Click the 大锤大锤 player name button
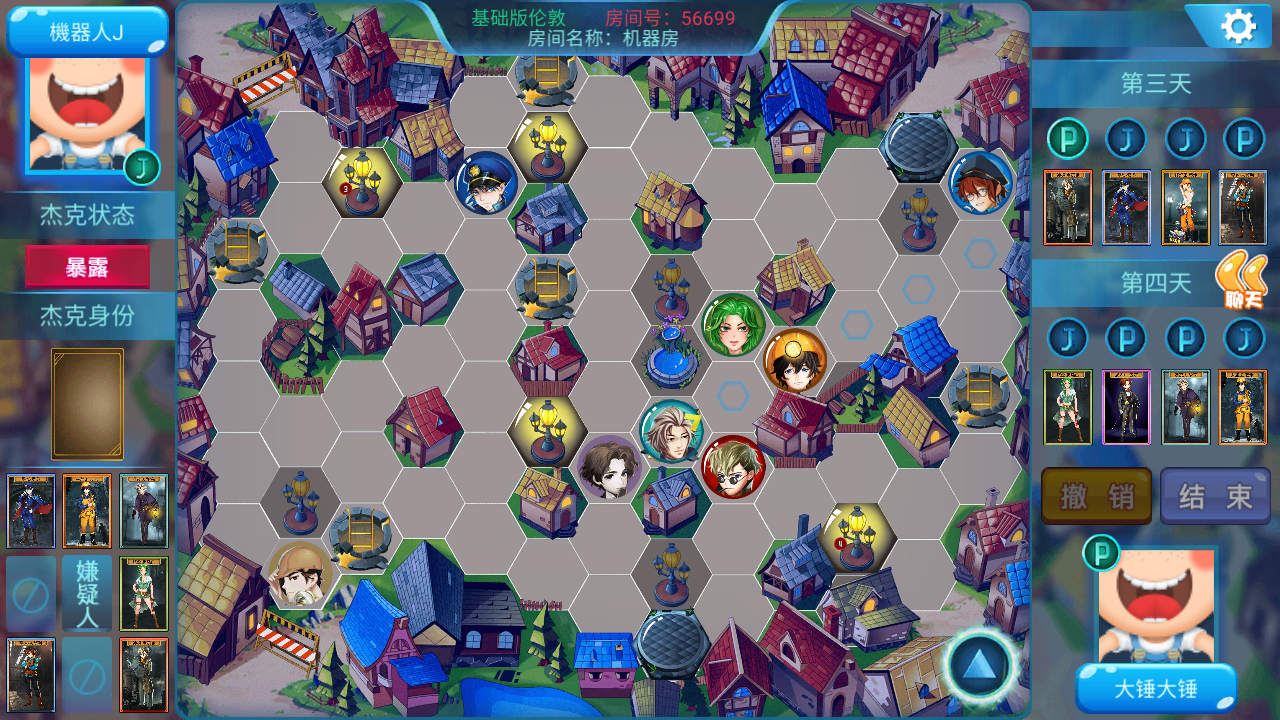 click(1156, 690)
